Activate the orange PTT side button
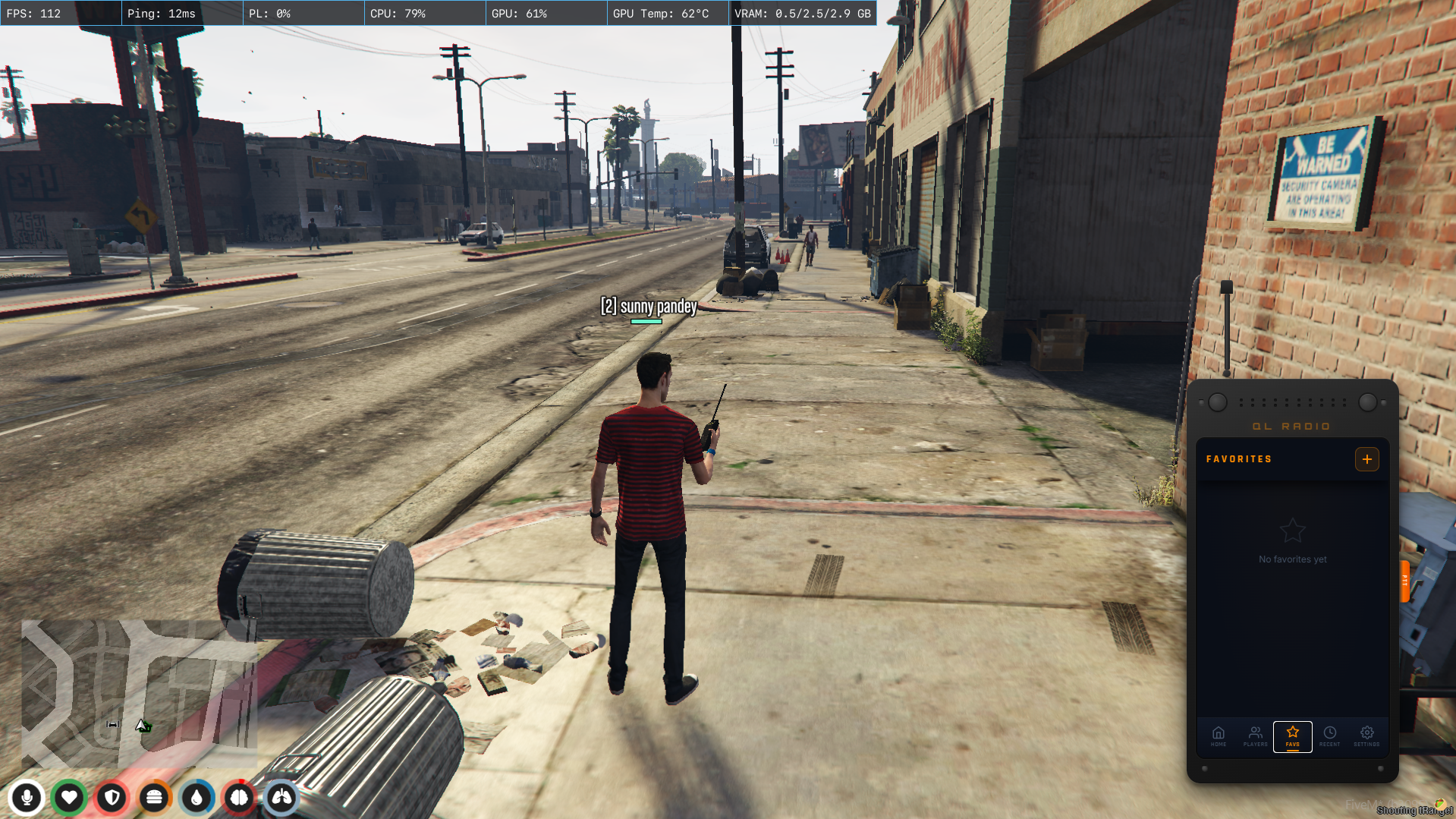 point(1404,581)
